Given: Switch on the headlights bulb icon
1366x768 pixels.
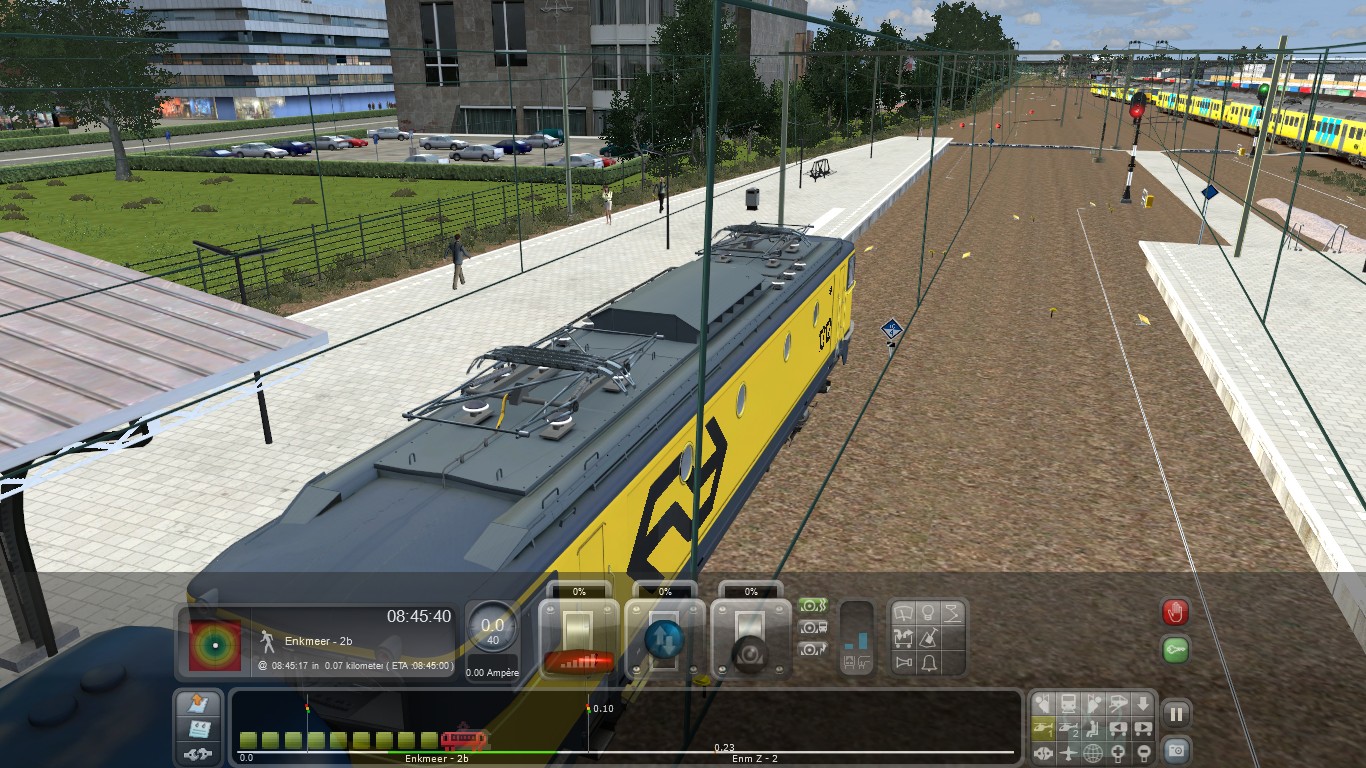Looking at the screenshot, I should click(928, 612).
